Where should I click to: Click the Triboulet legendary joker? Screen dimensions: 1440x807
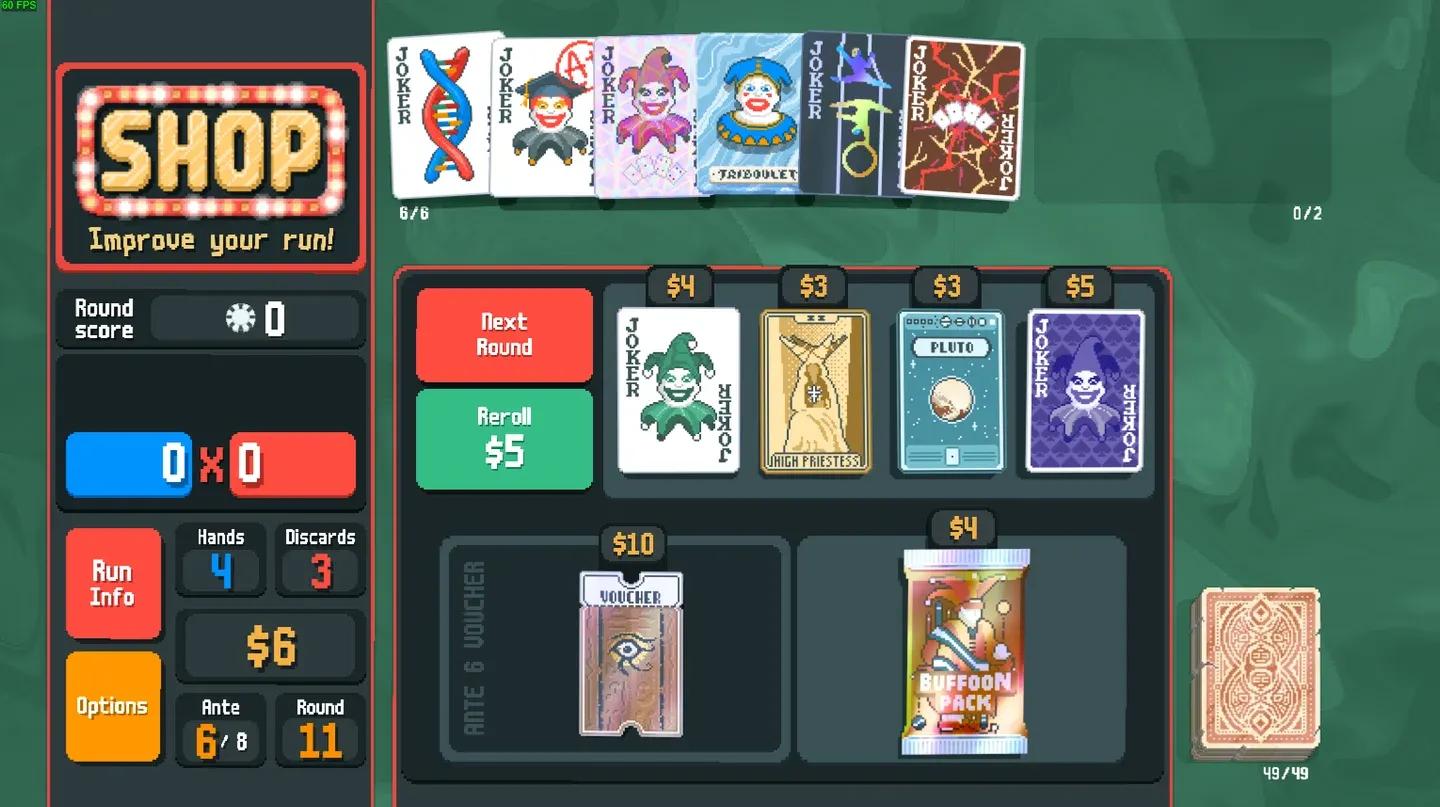pos(752,120)
